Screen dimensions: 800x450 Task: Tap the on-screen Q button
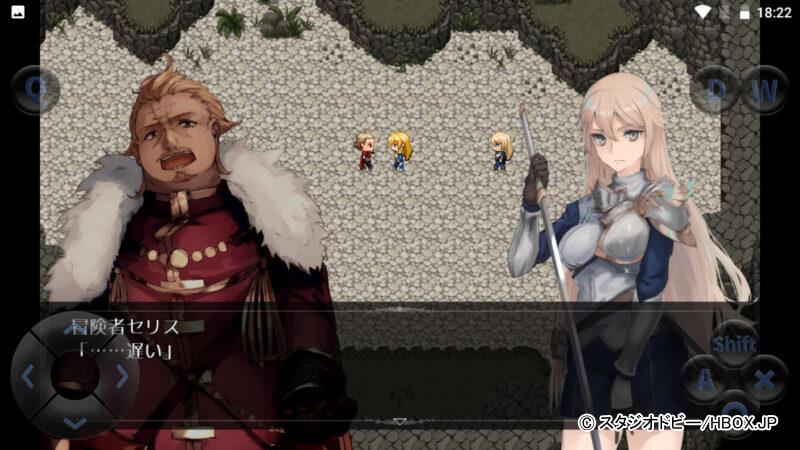click(x=36, y=88)
